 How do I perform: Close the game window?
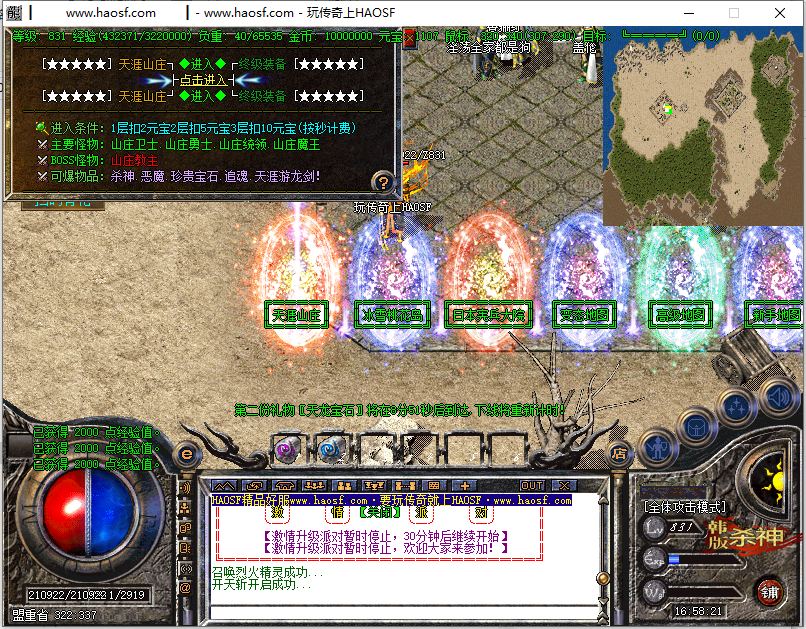tap(780, 13)
